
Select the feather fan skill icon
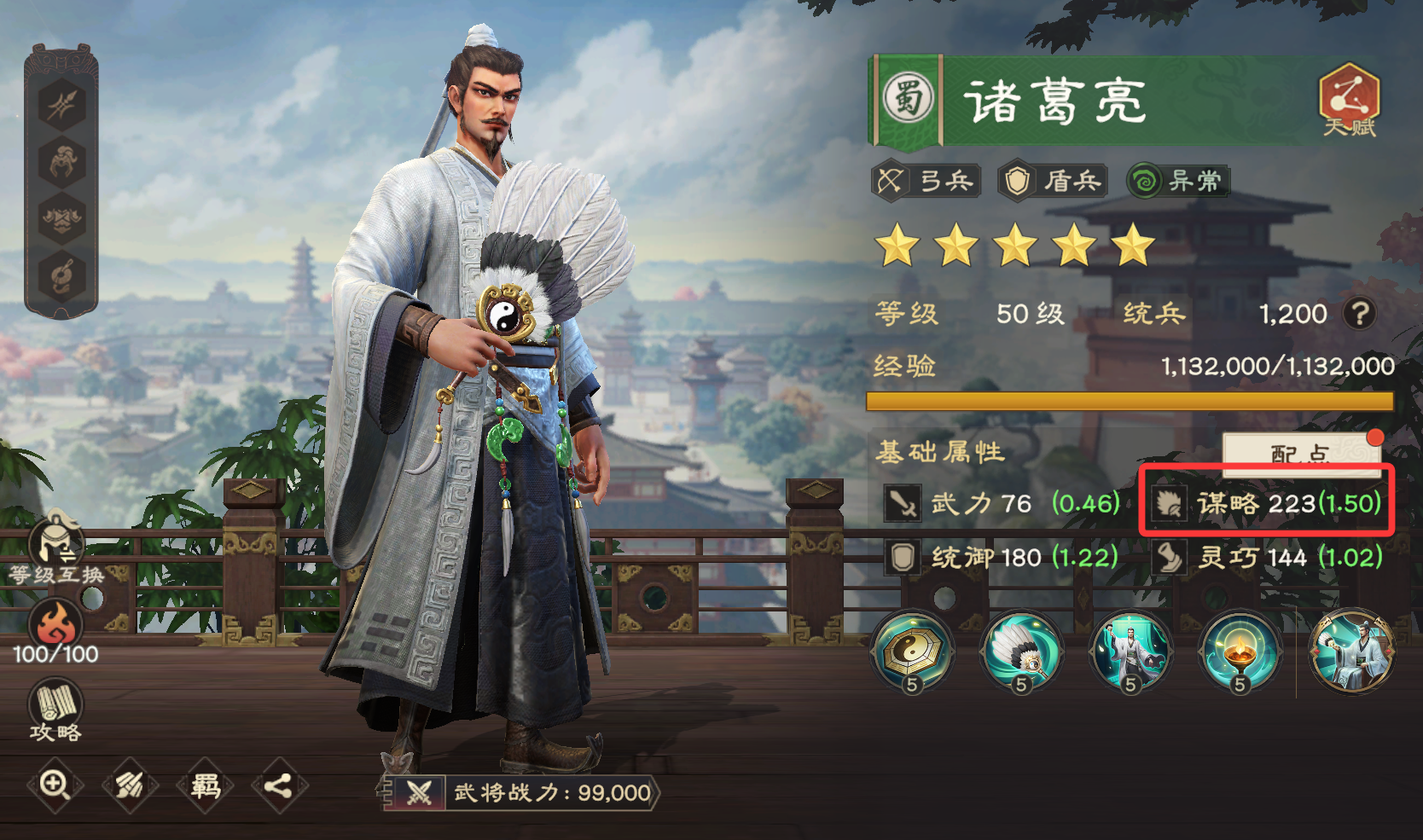(1020, 650)
